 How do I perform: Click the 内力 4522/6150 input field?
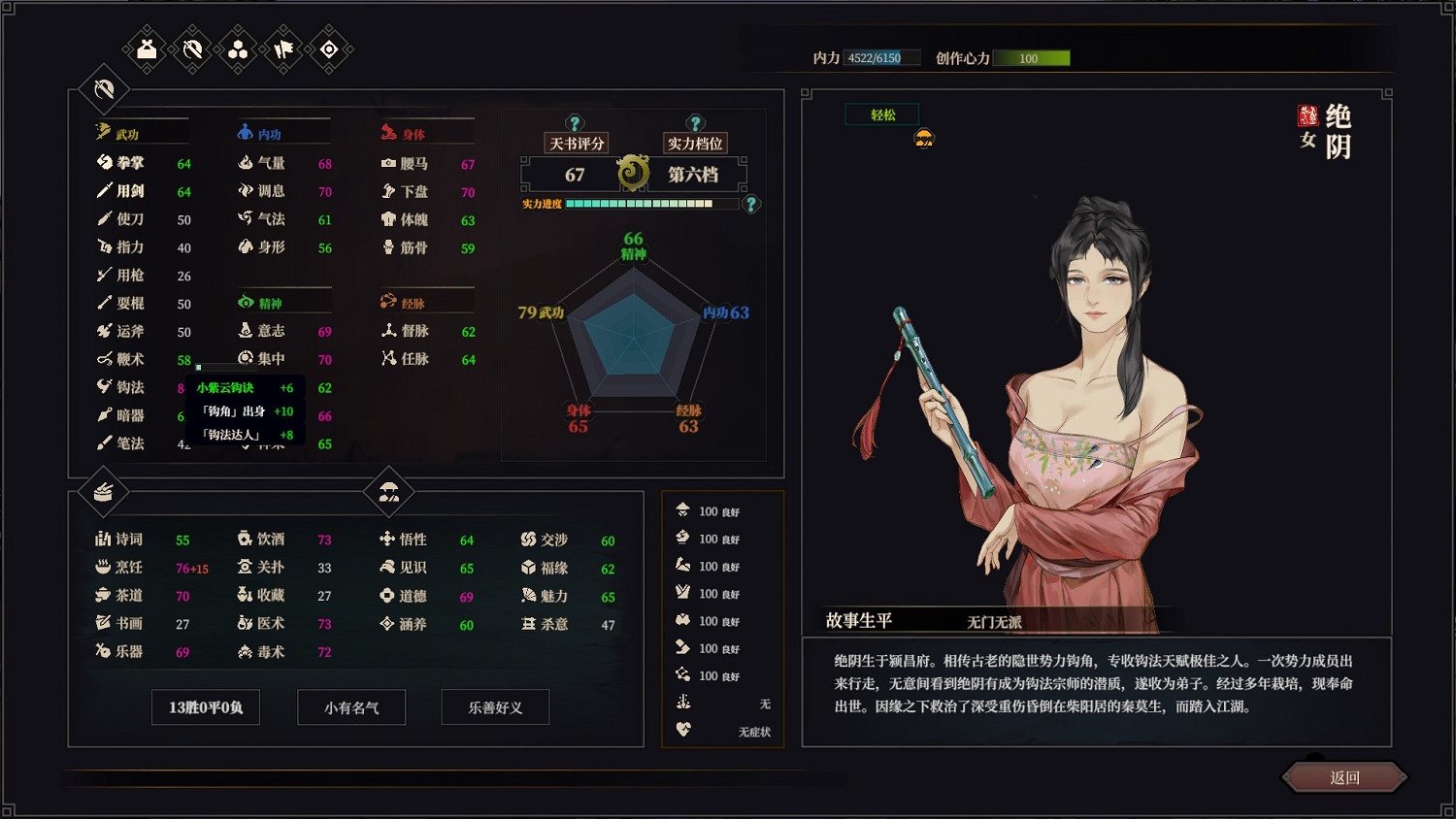pos(883,57)
